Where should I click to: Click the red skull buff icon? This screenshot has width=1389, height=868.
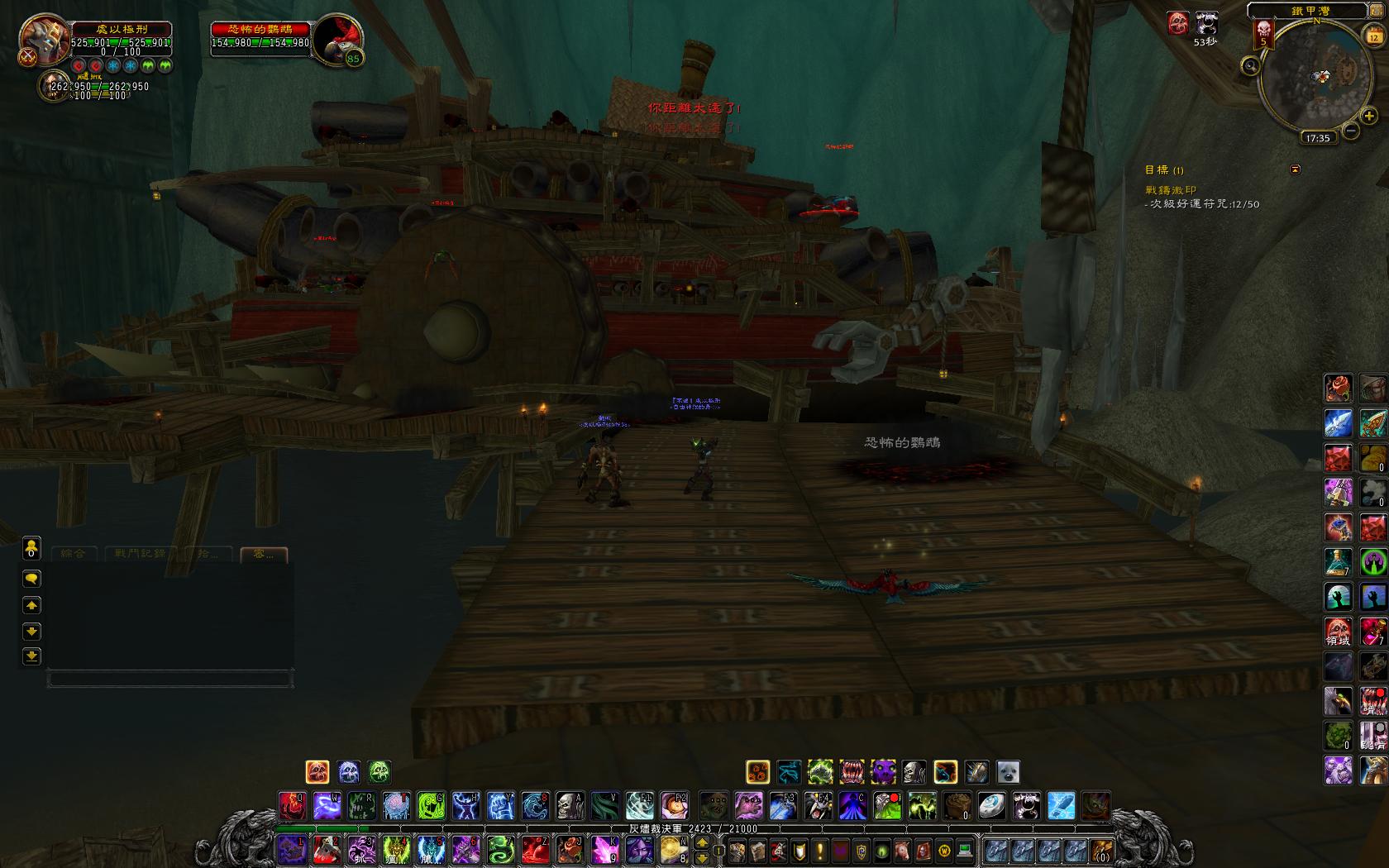click(x=1178, y=23)
